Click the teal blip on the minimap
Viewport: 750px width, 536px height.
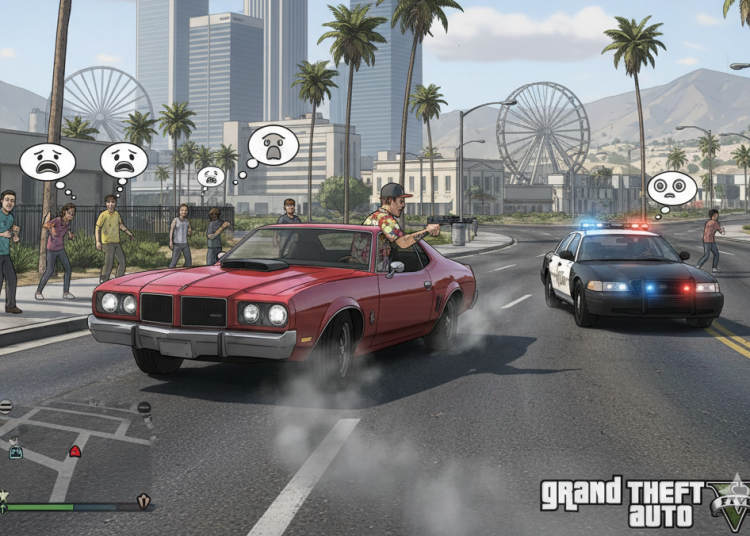point(15,452)
